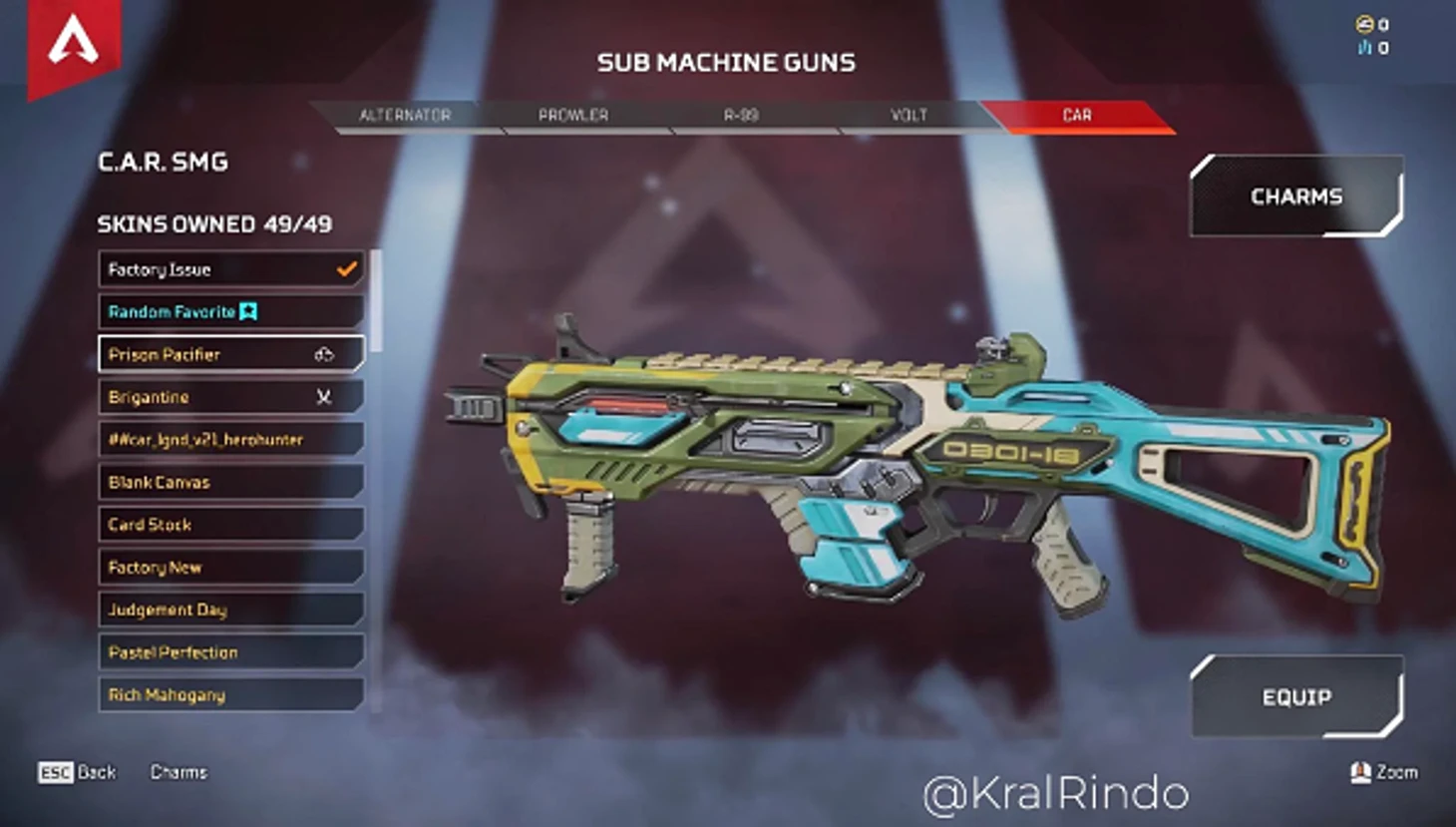1456x827 pixels.
Task: Preview the Brigantine skin
Action: (230, 397)
